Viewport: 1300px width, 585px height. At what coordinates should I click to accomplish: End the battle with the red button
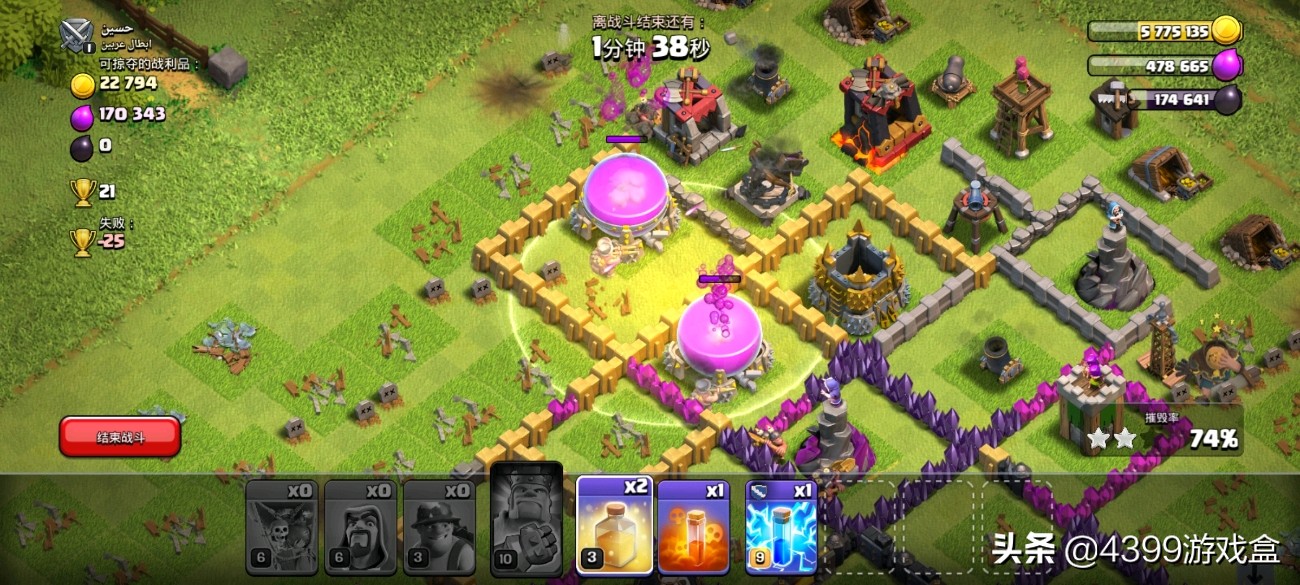[x=120, y=437]
